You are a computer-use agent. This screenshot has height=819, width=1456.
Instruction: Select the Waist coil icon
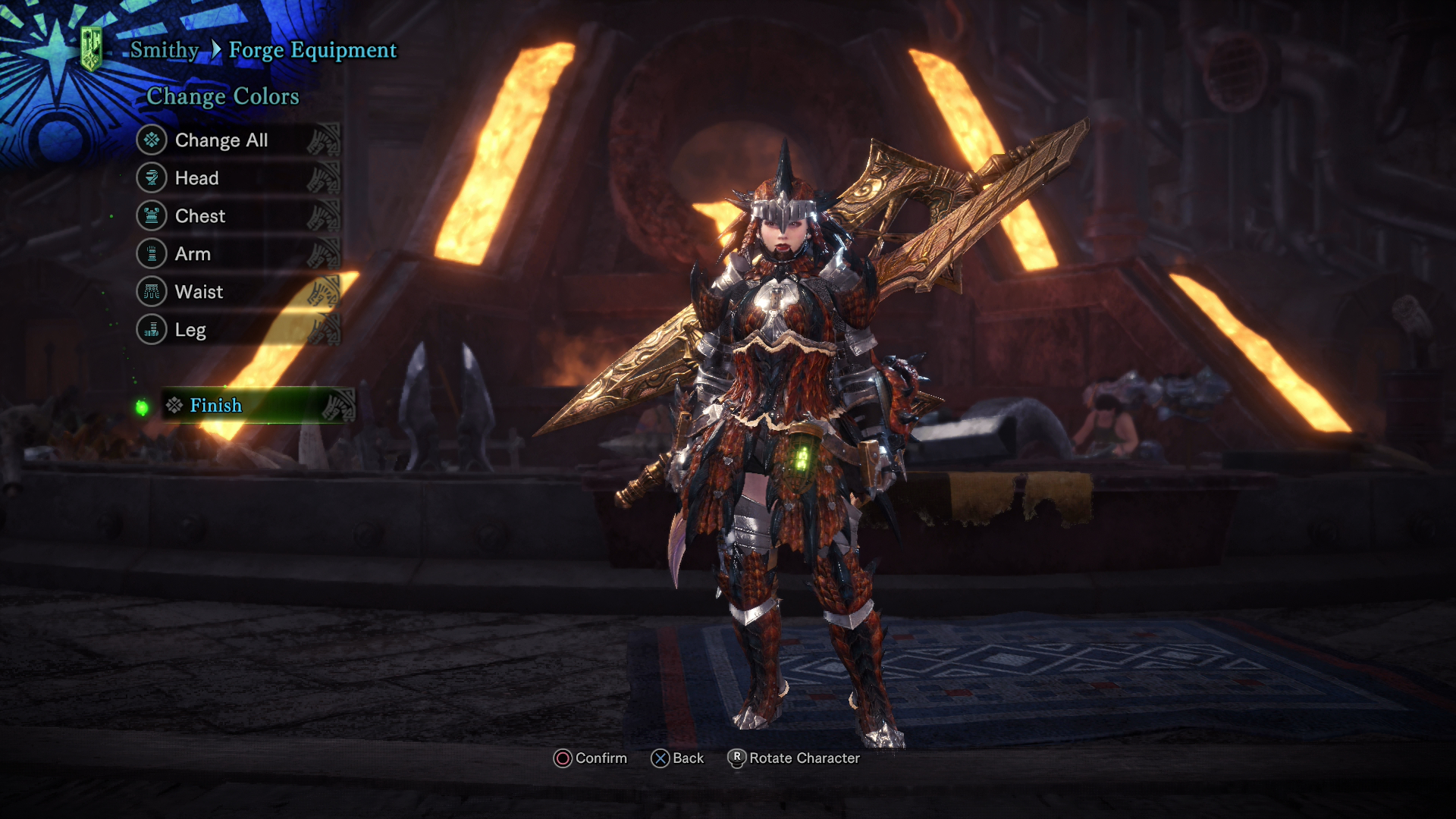pyautogui.click(x=152, y=292)
